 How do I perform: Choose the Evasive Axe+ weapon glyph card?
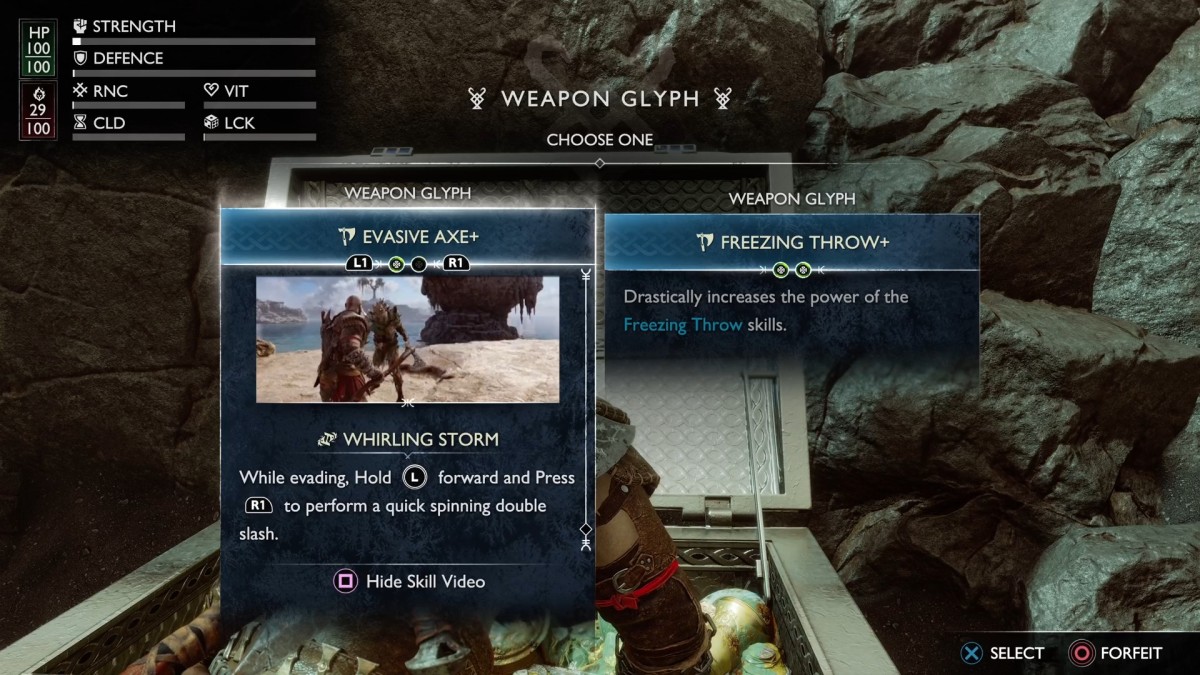[407, 237]
